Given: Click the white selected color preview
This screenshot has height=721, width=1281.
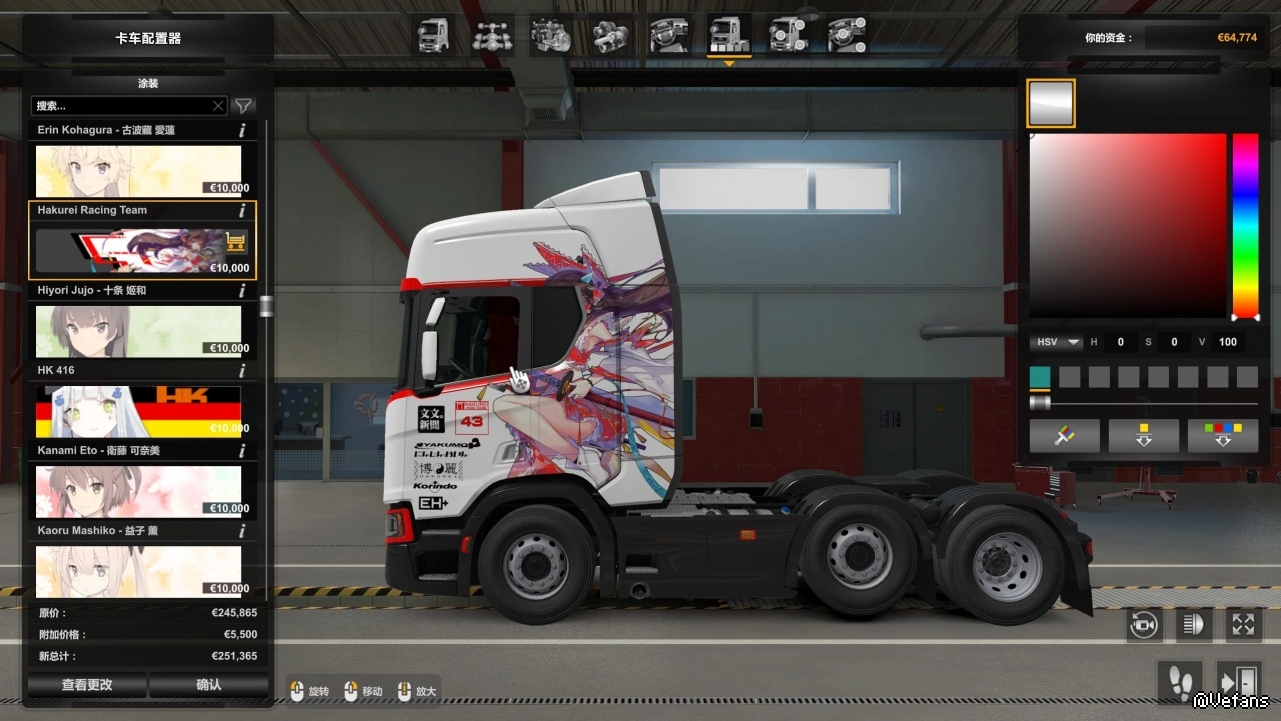Looking at the screenshot, I should [x=1051, y=103].
